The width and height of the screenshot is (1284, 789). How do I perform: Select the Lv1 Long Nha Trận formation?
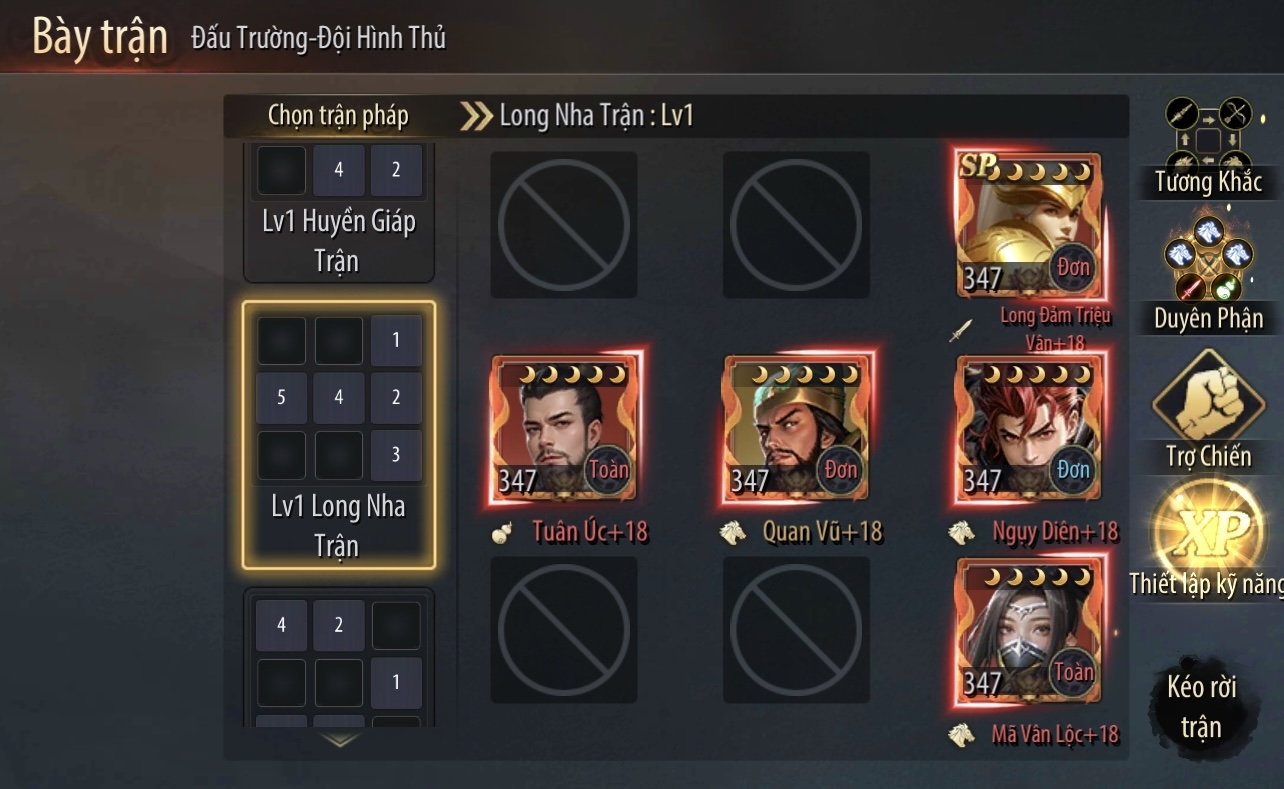tap(339, 435)
